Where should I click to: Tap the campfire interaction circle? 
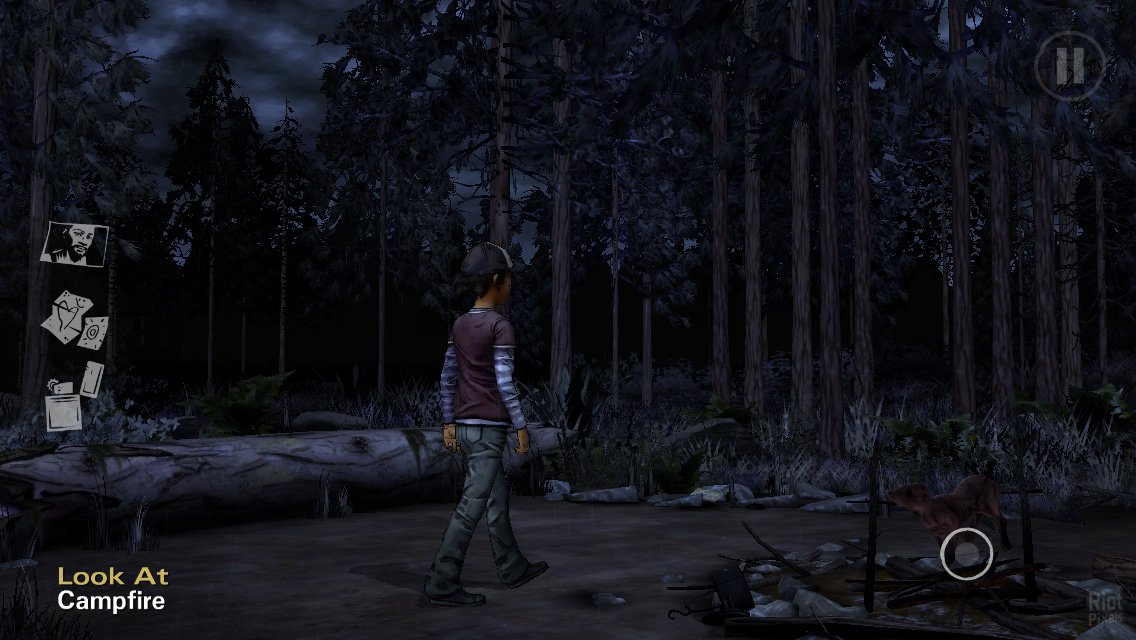(966, 551)
